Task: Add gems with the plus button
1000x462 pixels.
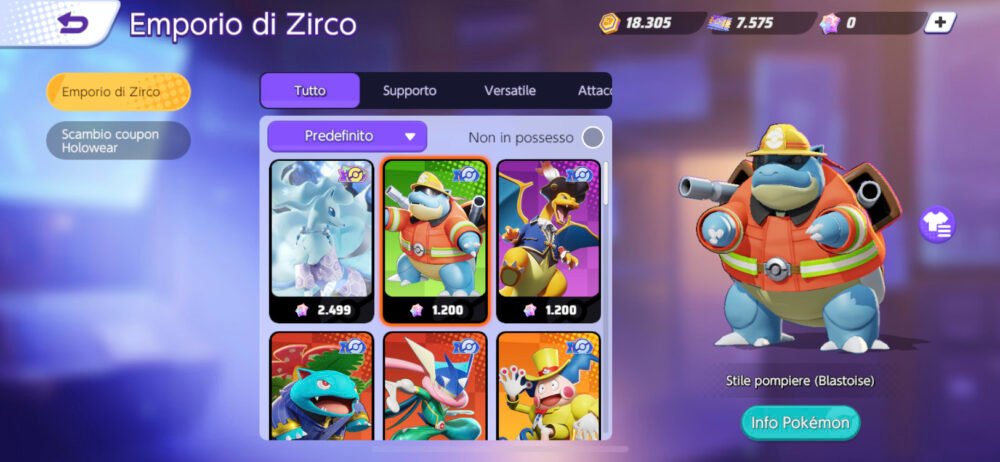Action: tap(939, 23)
